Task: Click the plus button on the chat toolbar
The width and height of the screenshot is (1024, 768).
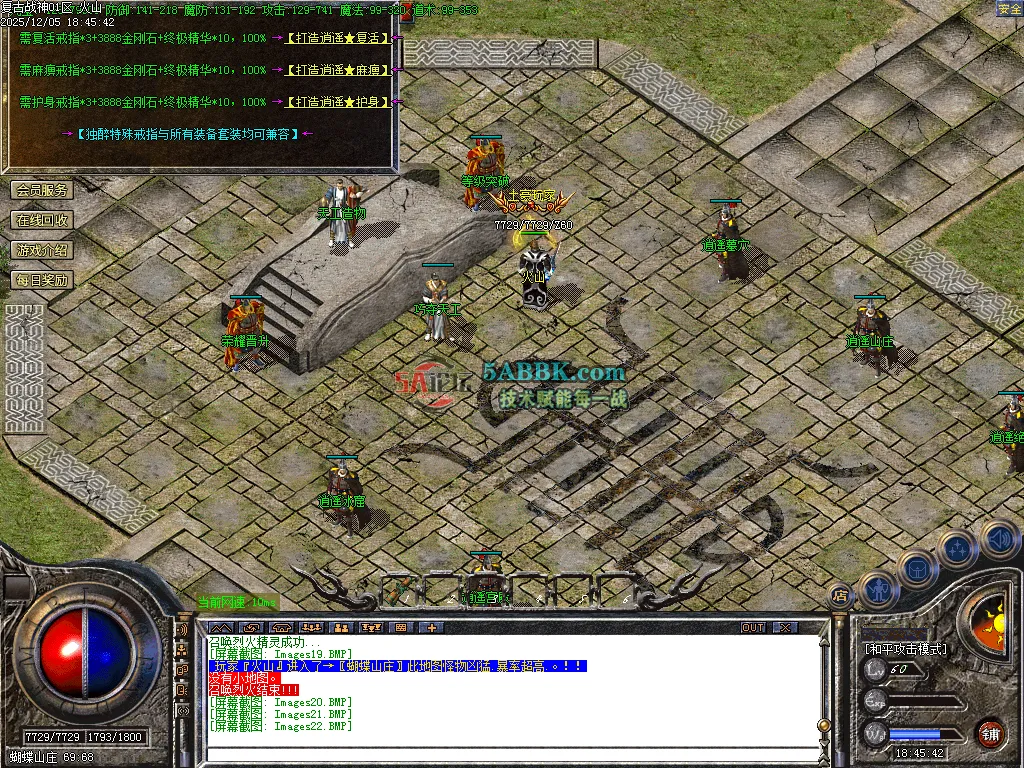Action: coord(432,628)
